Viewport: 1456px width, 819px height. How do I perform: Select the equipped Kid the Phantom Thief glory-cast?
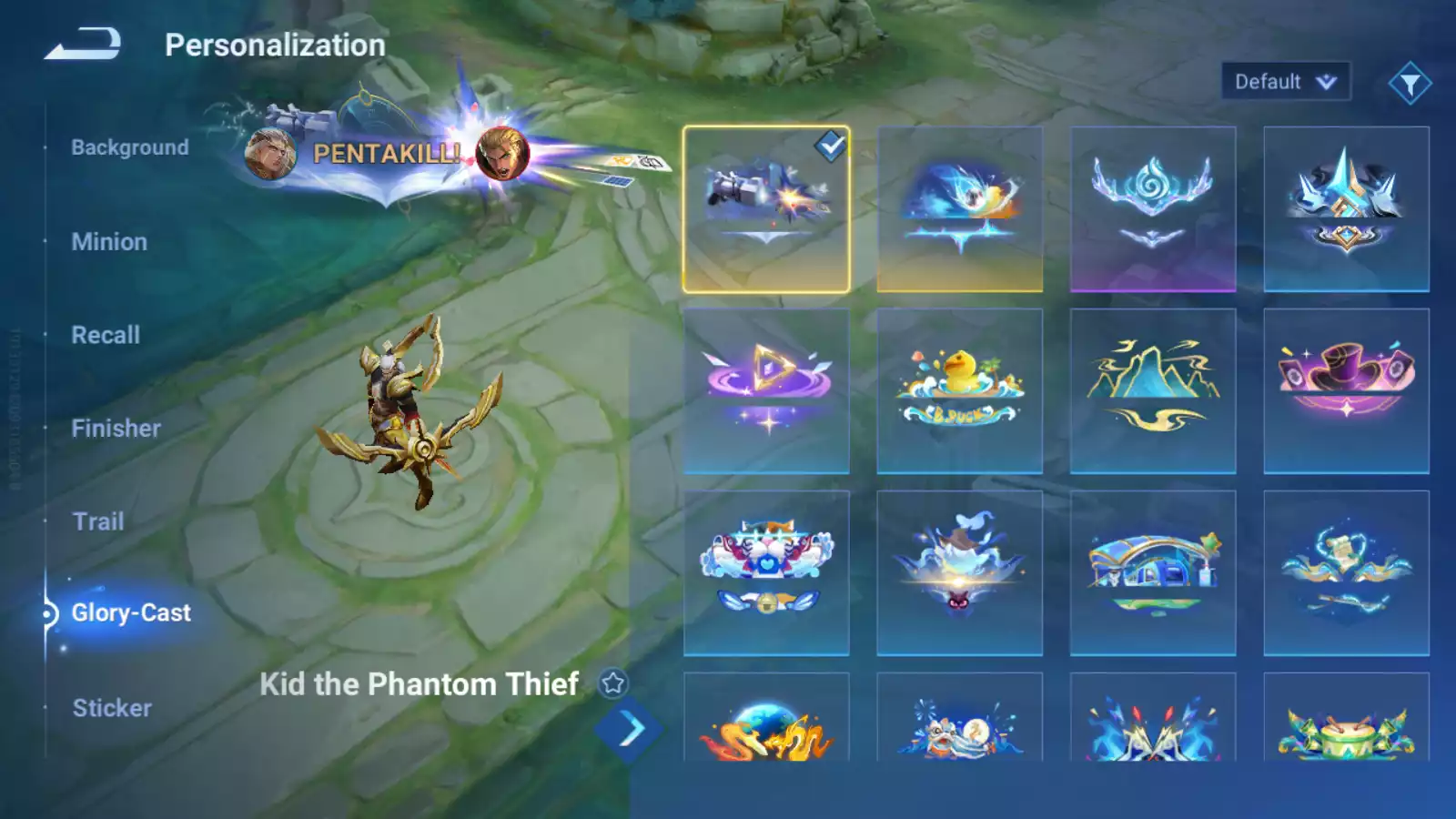[x=766, y=209]
